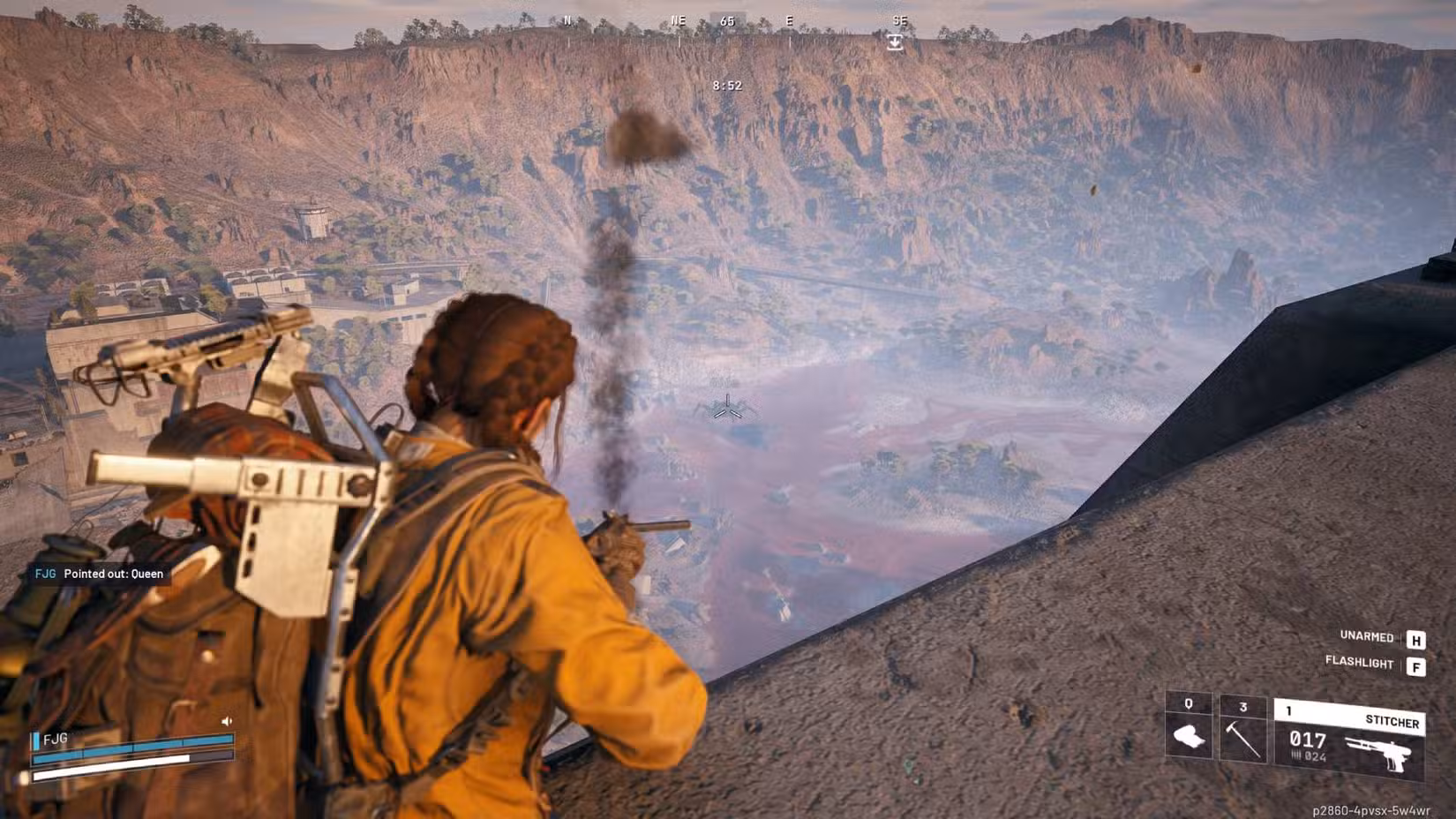Select the pickaxe in hotbar slot 3
Viewport: 1456px width, 819px height.
[1242, 740]
